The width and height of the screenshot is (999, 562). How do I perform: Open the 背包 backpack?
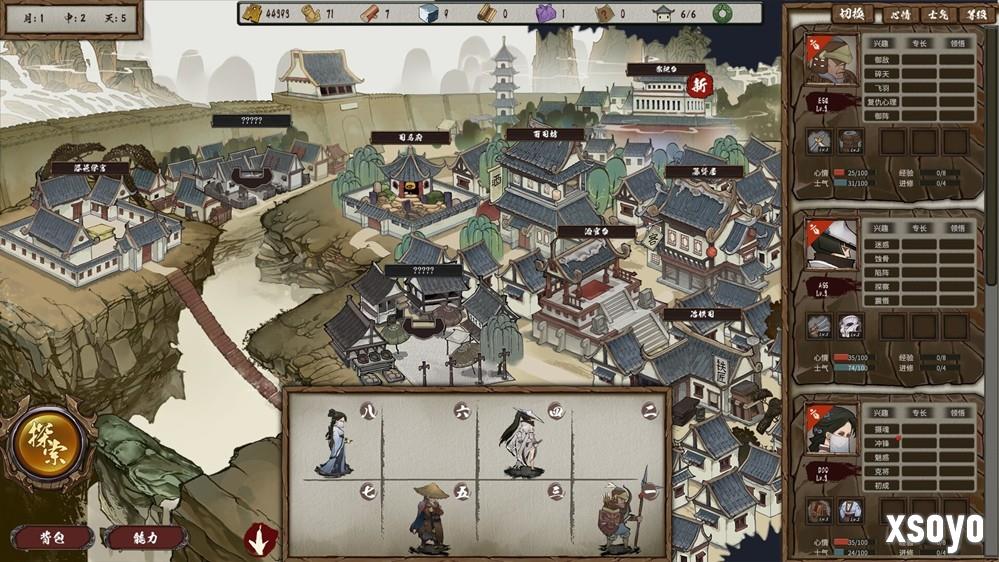pyautogui.click(x=52, y=537)
